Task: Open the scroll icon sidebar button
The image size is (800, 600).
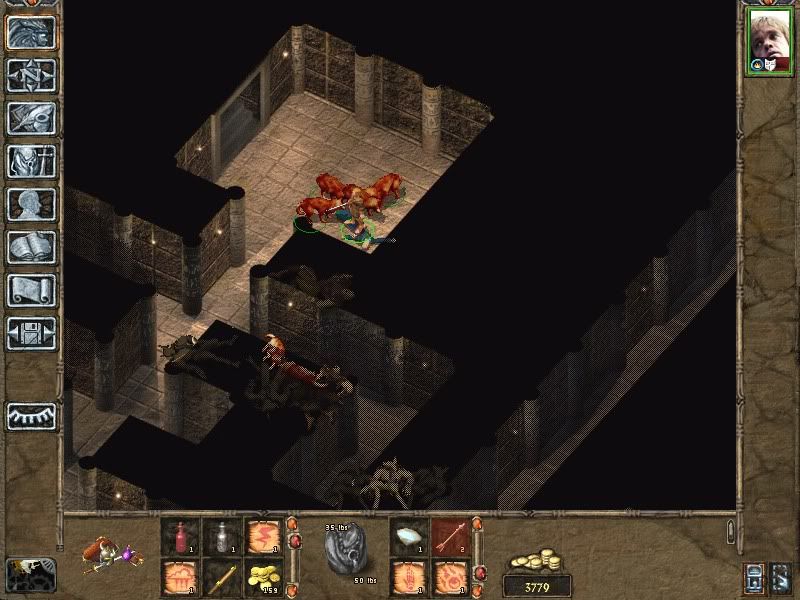Action: [31, 290]
